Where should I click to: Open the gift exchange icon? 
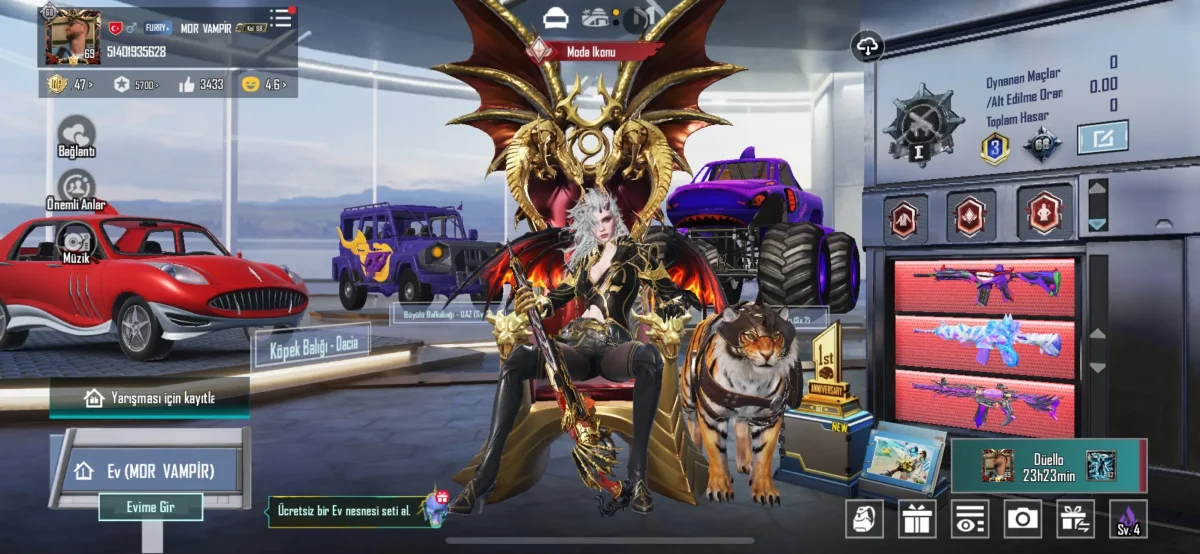1075,518
